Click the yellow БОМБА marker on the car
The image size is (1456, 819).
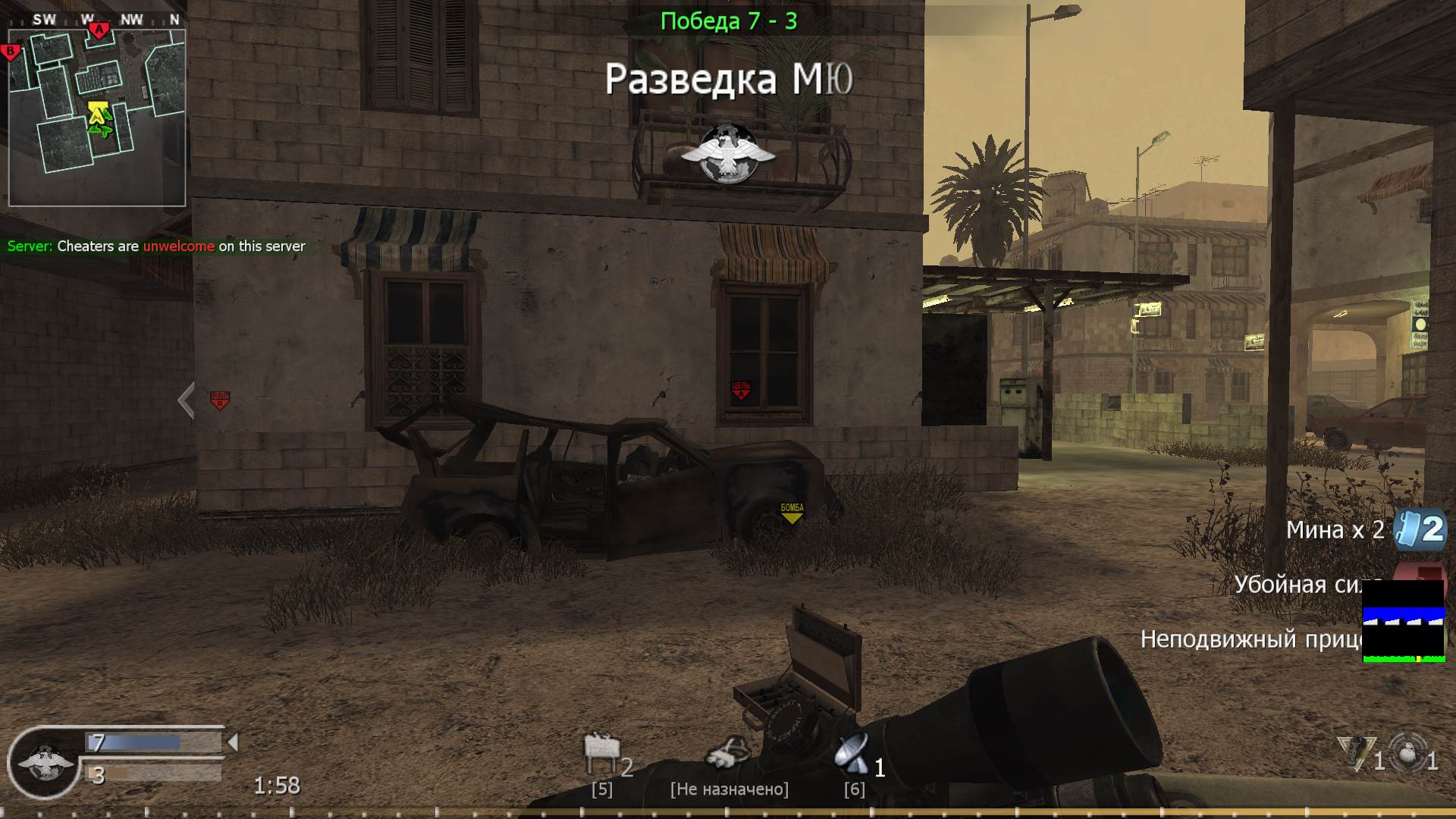coord(791,513)
